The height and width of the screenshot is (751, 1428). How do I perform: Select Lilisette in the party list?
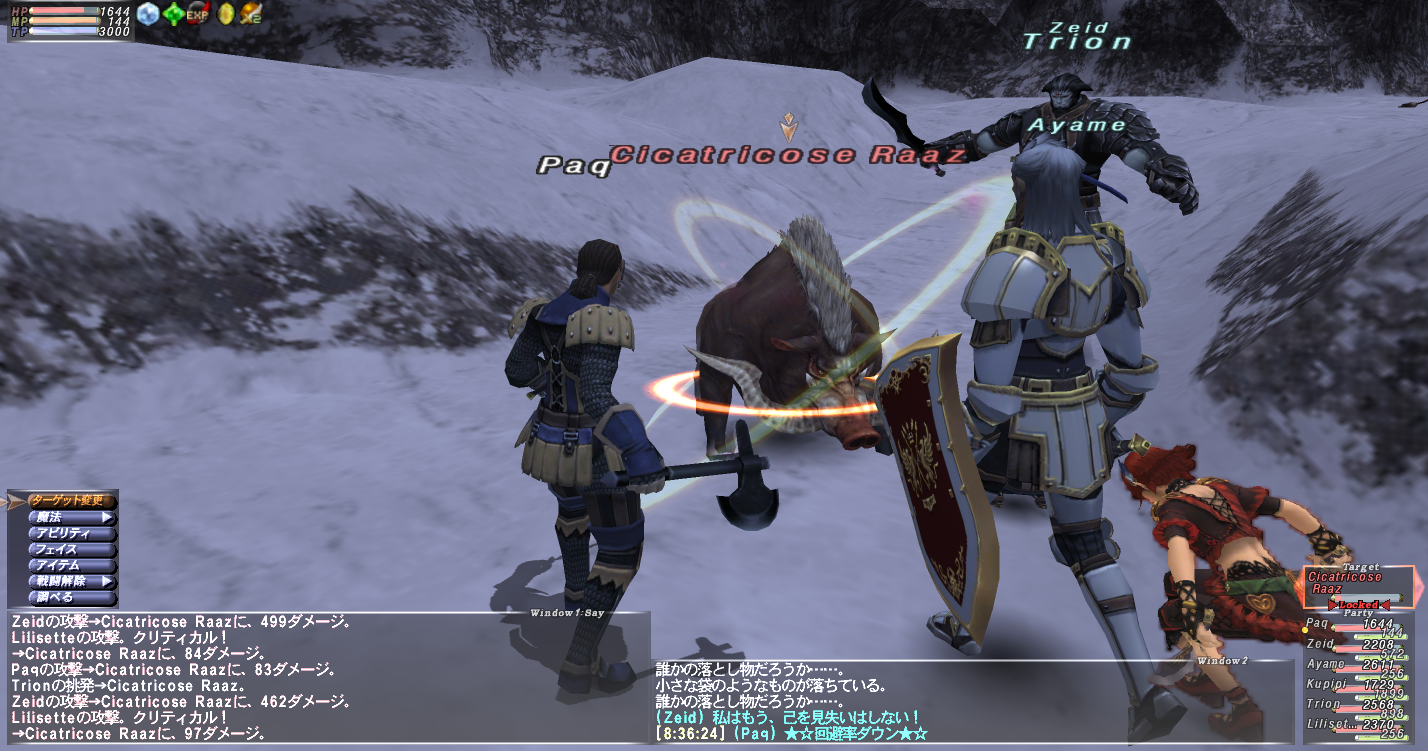coord(1355,724)
